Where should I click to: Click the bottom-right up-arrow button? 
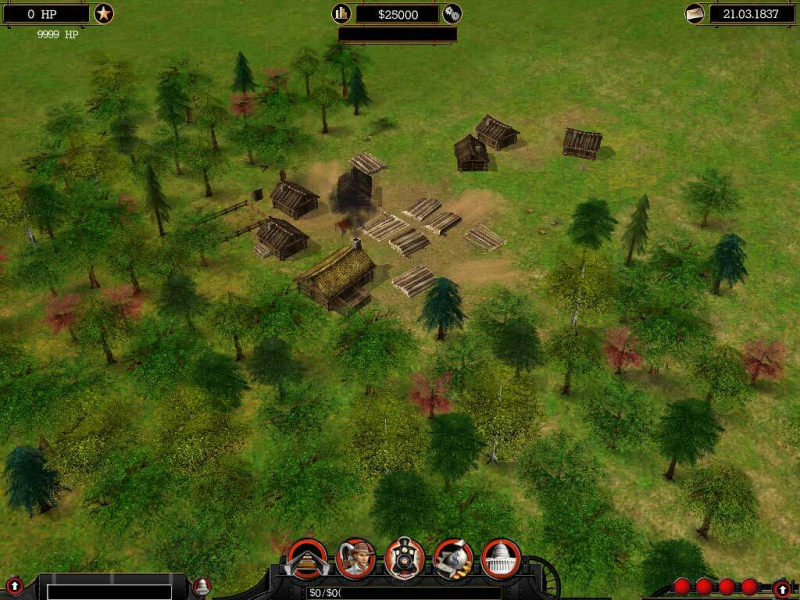(783, 587)
